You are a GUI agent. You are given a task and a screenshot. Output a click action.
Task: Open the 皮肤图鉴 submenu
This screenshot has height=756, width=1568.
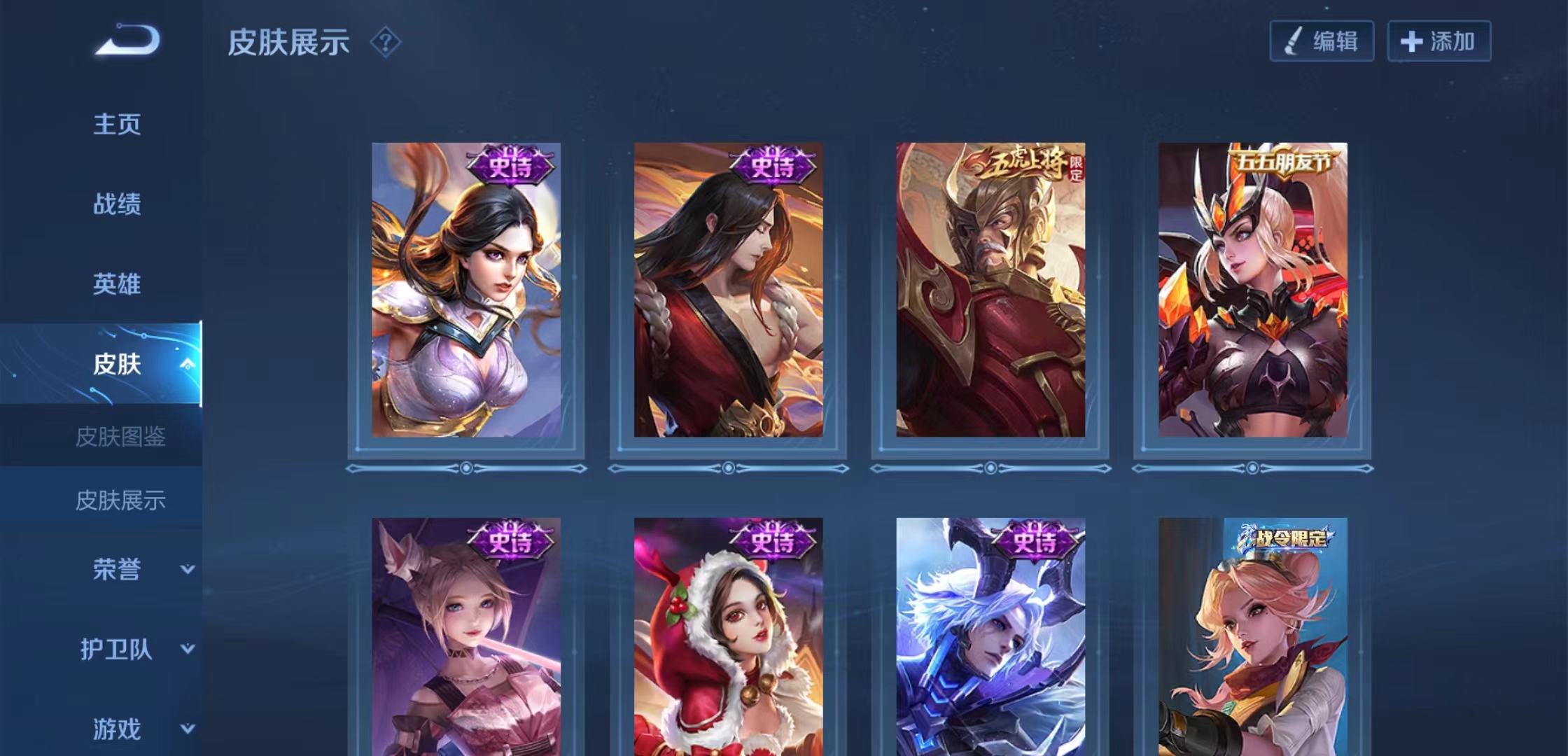[x=120, y=437]
